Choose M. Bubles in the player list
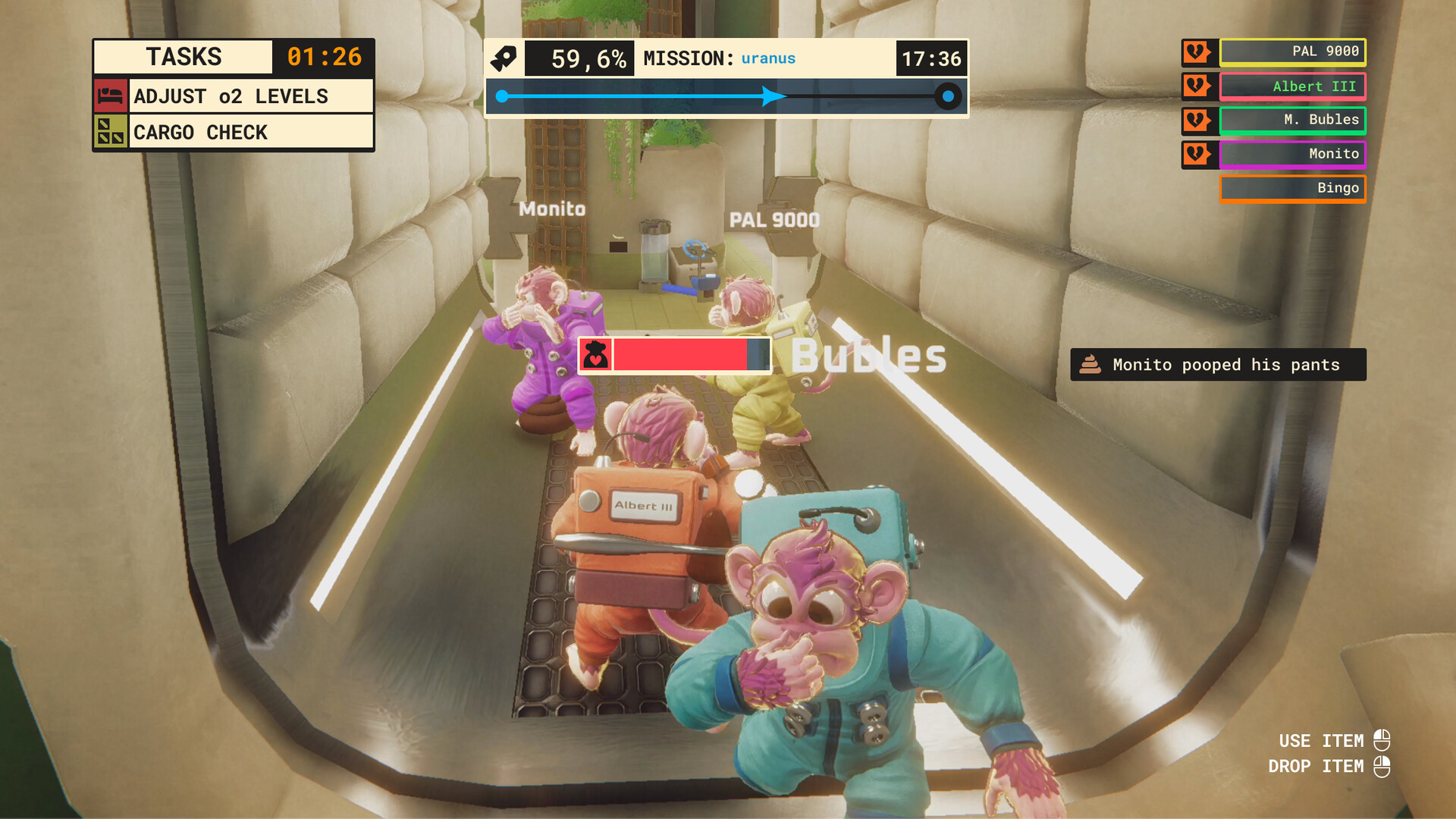1456x819 pixels. 1292,120
